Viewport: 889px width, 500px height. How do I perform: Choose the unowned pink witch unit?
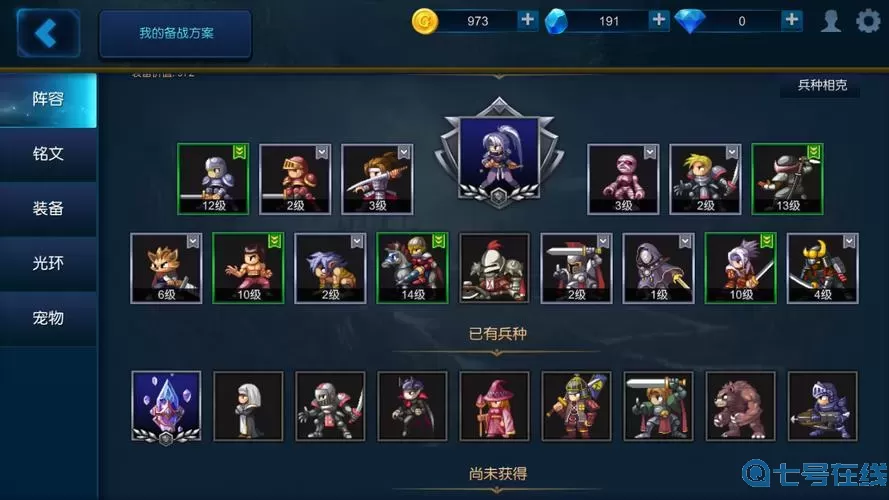tap(494, 405)
